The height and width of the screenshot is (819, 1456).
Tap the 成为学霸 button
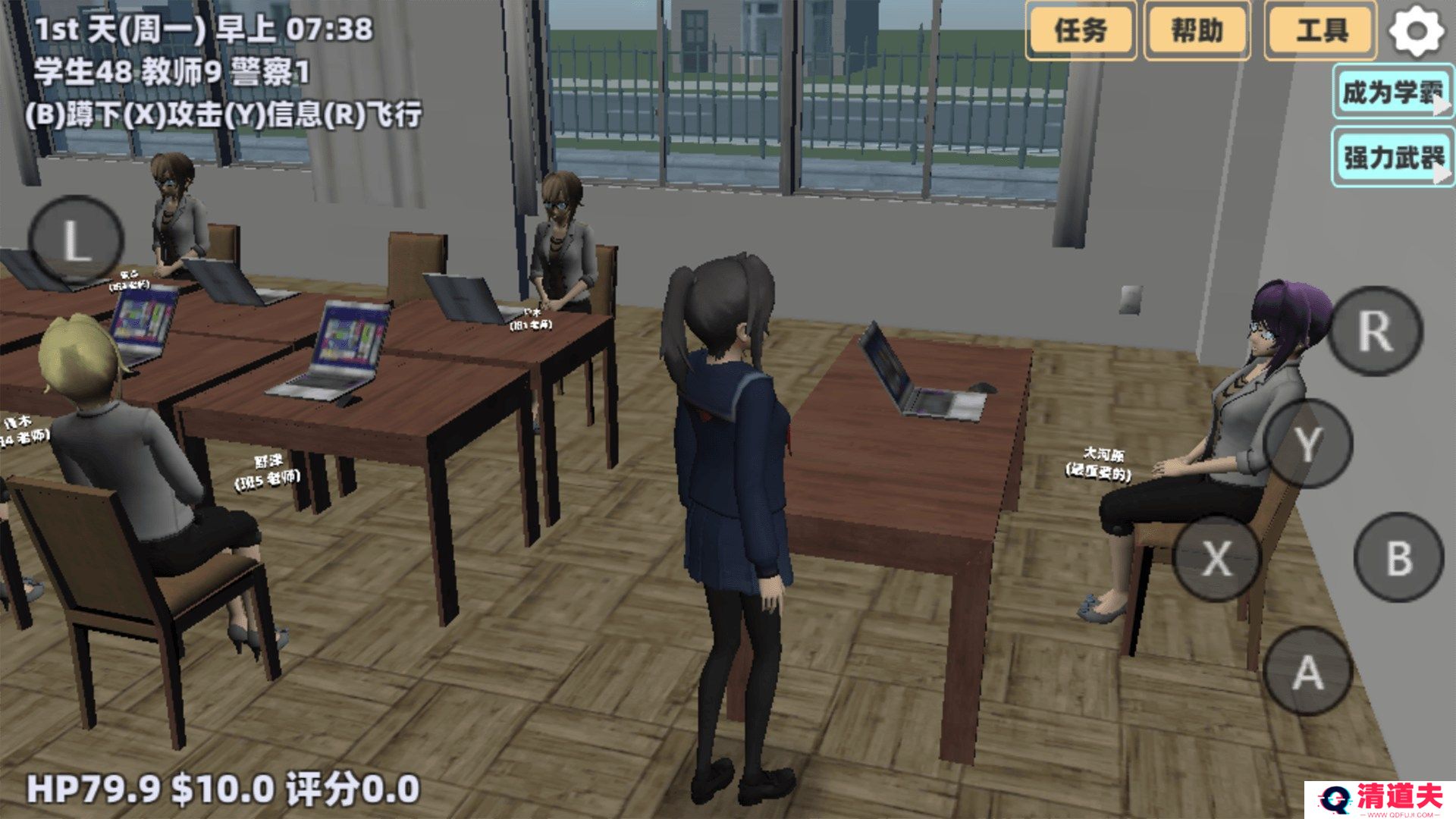pos(1392,93)
